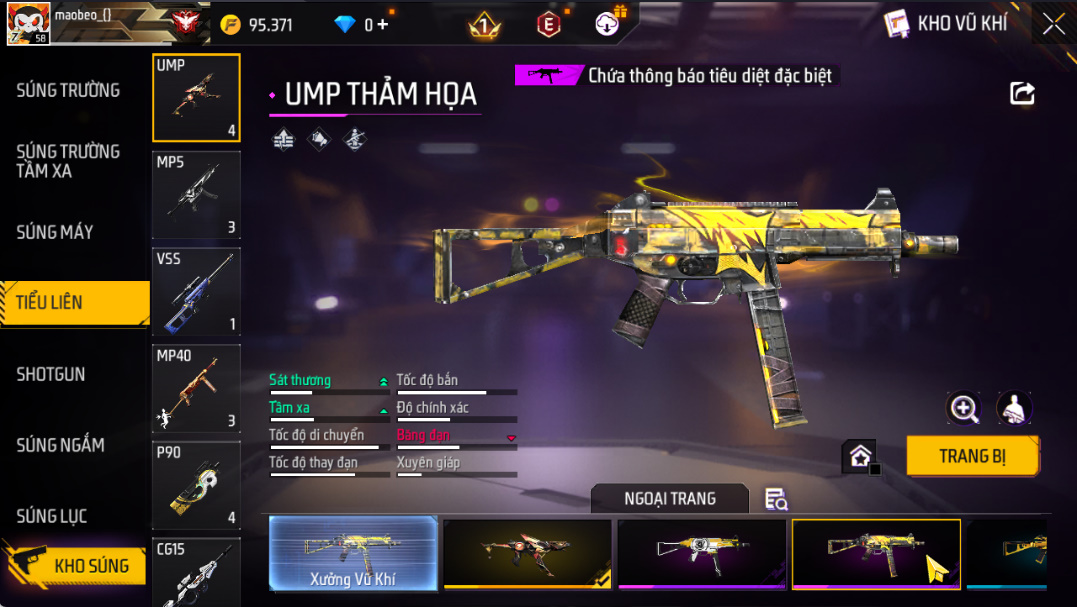Close the weapon vault screen
The image size is (1077, 607).
(1053, 24)
